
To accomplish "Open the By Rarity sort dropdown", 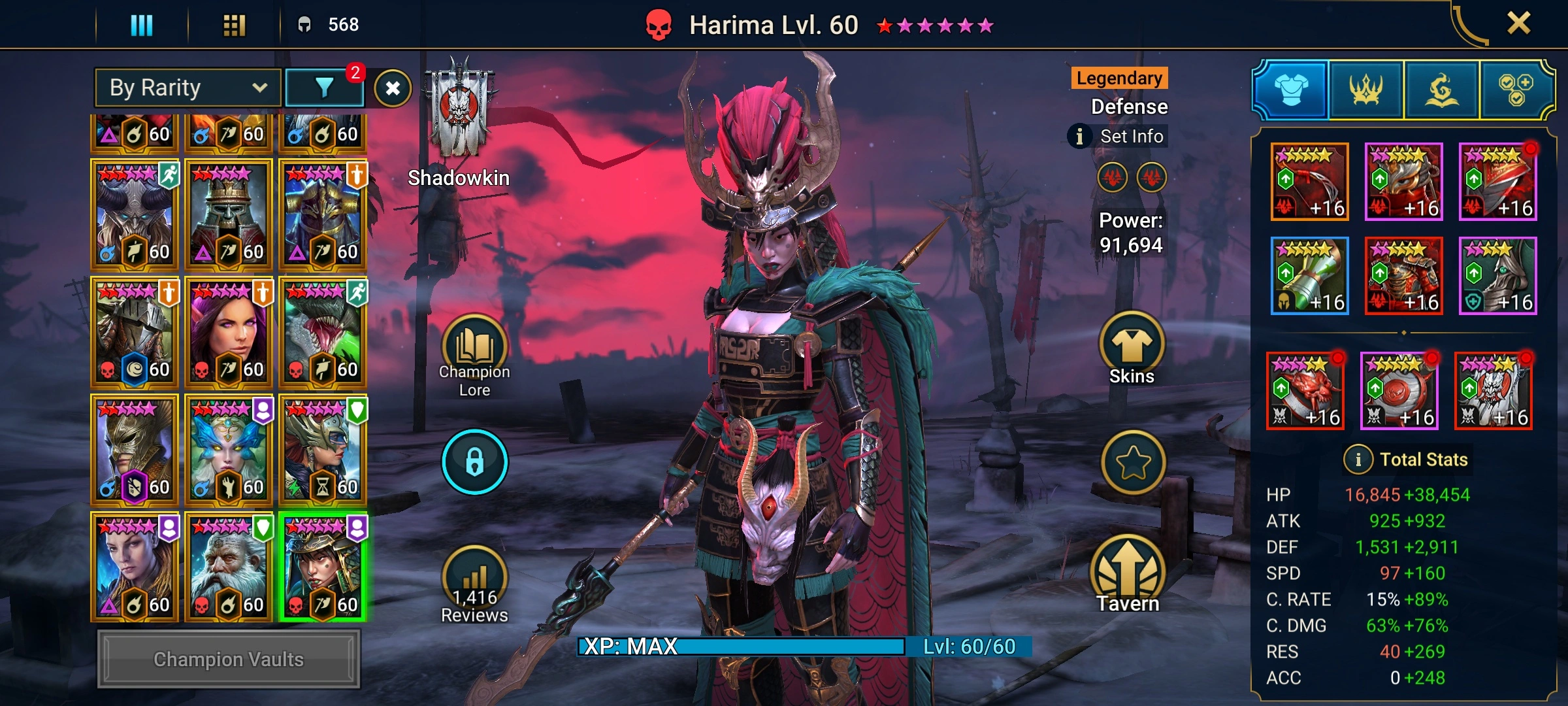I will 188,88.
